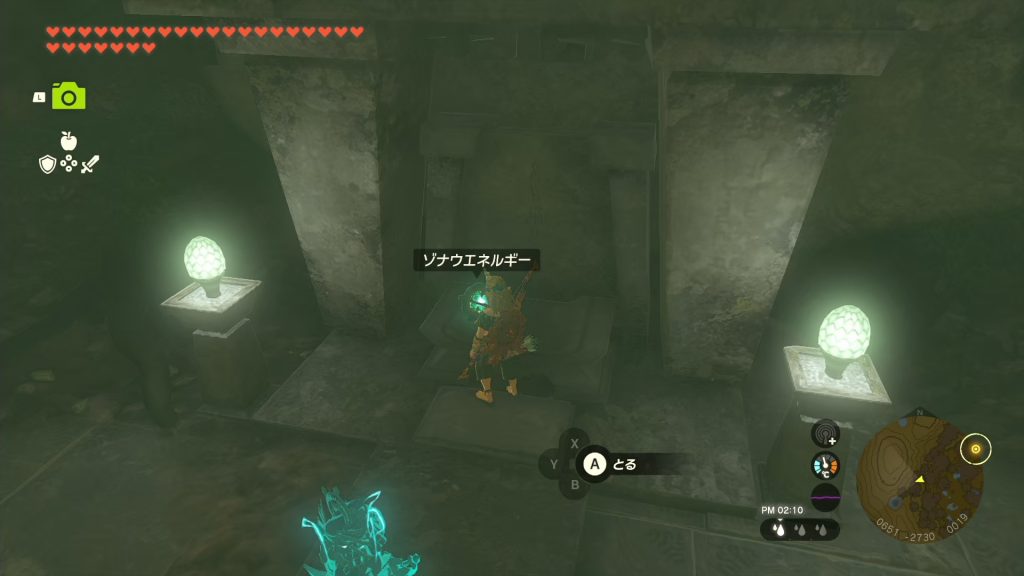This screenshot has height=576, width=1024.
Task: Choose the sword weapon quick-select icon
Action: point(91,164)
